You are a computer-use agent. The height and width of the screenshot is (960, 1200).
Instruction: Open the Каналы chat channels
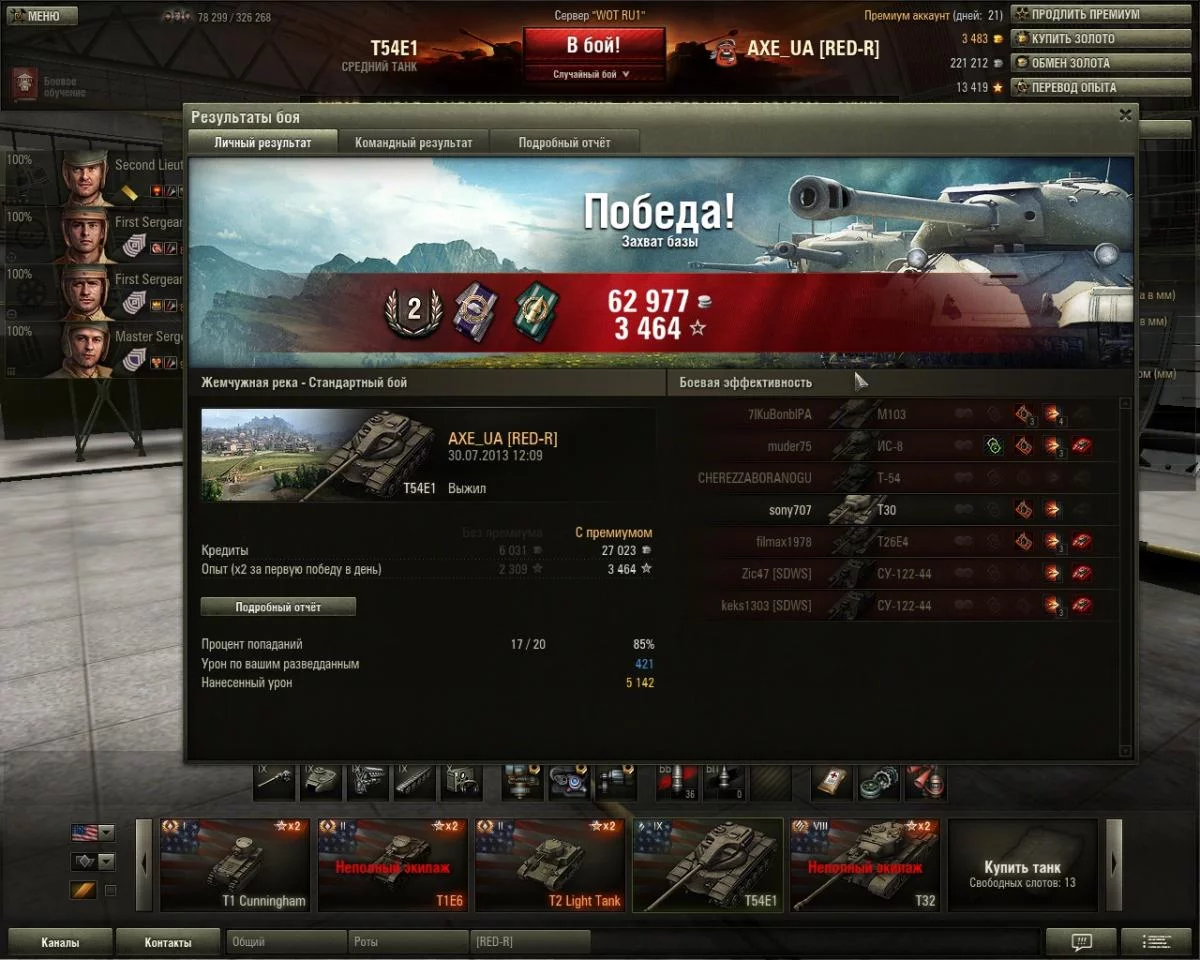tap(60, 942)
